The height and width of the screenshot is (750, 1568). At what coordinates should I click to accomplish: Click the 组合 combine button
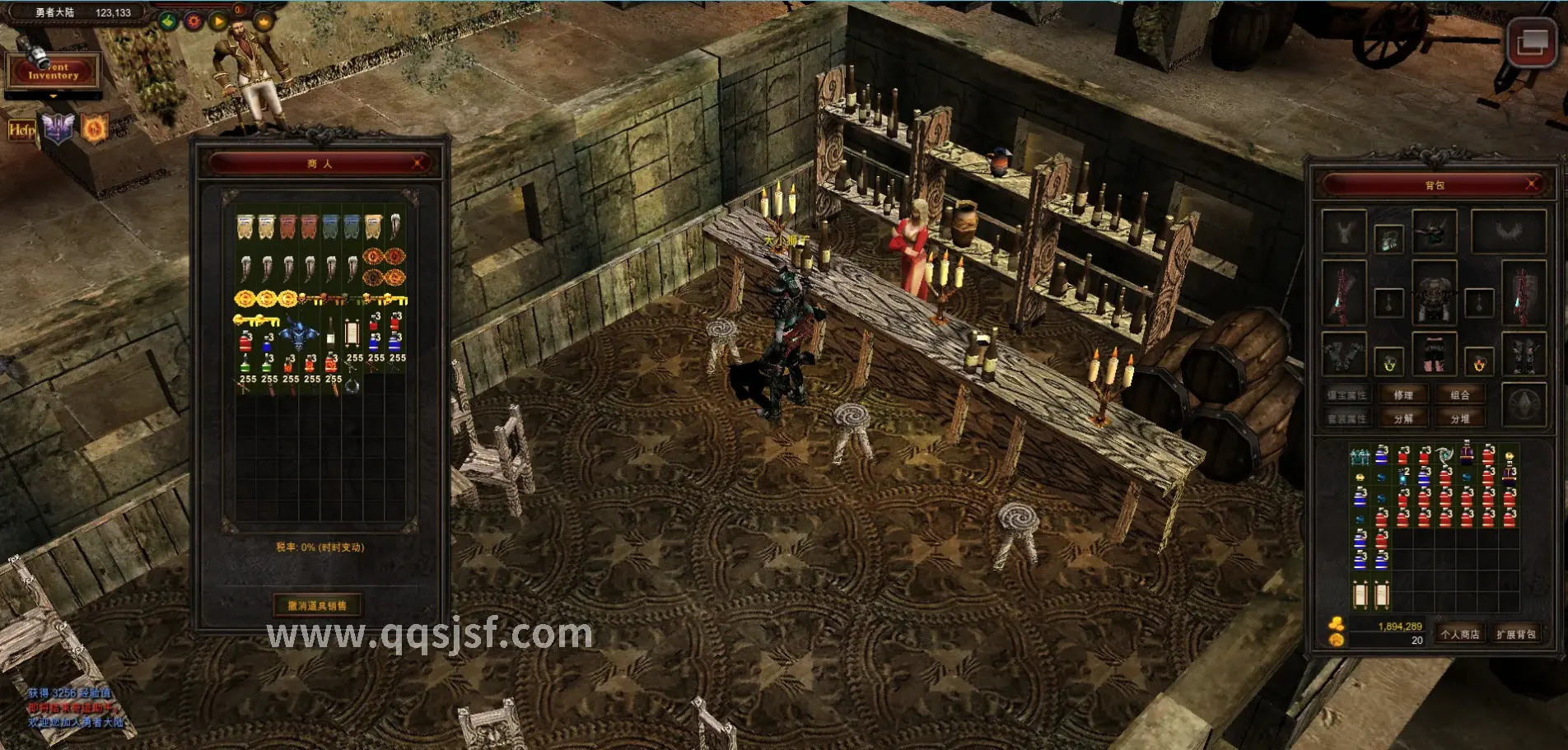click(1460, 395)
